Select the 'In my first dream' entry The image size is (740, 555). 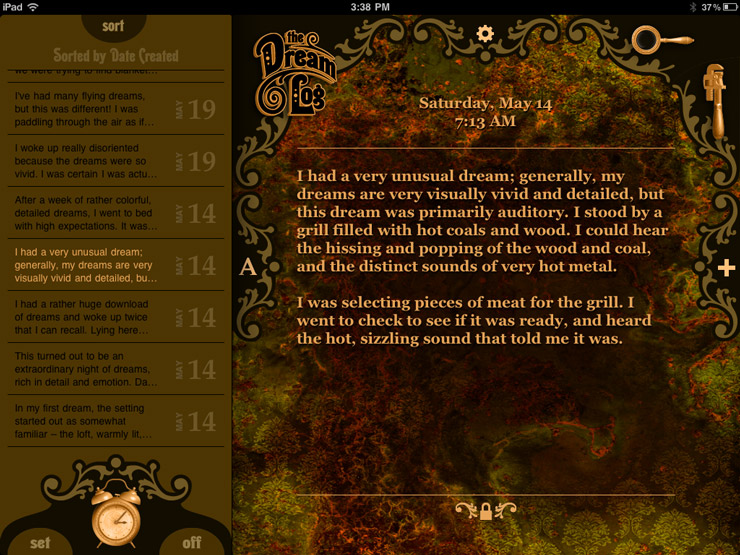click(113, 421)
